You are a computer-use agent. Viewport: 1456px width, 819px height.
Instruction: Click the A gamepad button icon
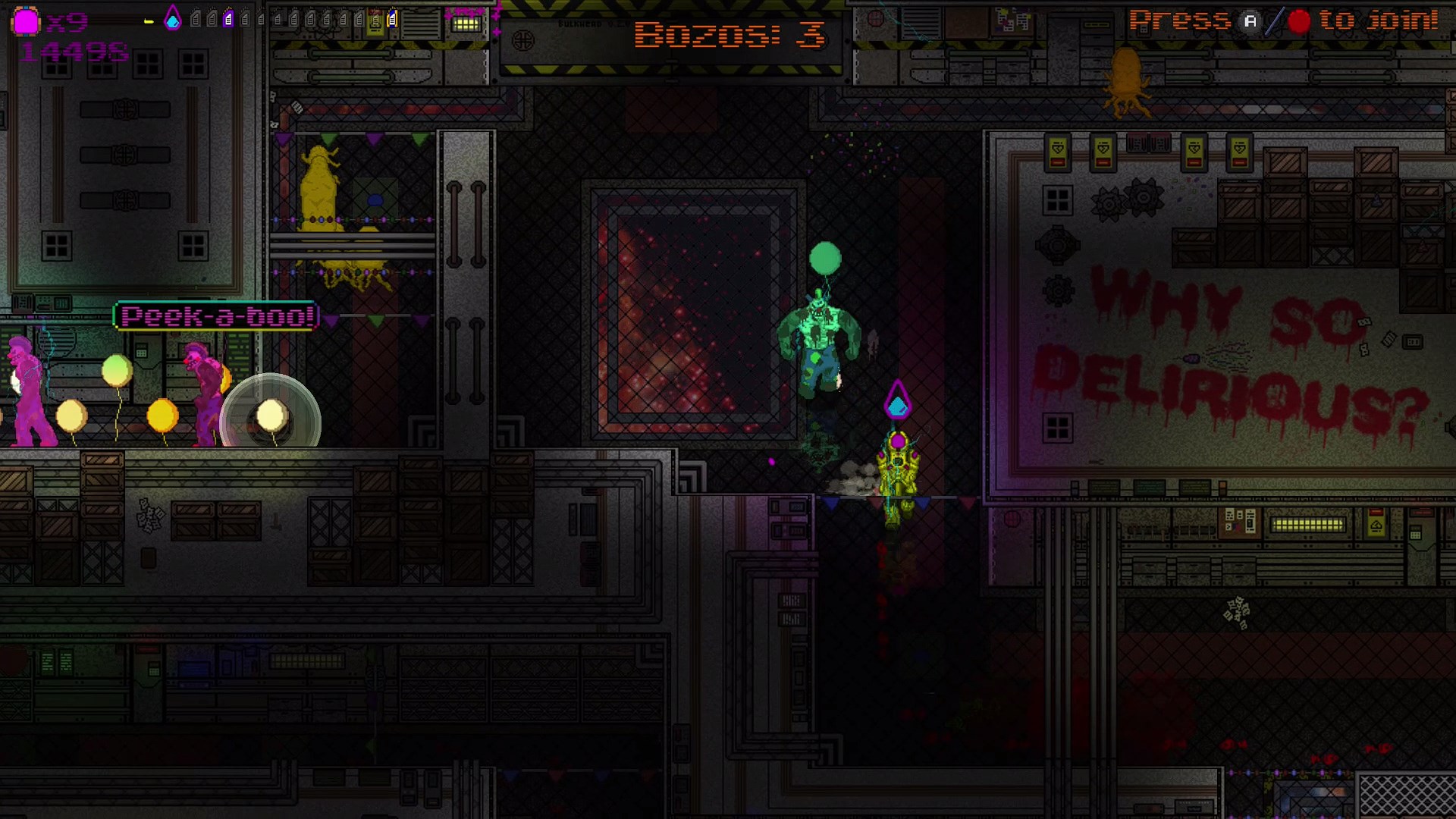point(1251,21)
